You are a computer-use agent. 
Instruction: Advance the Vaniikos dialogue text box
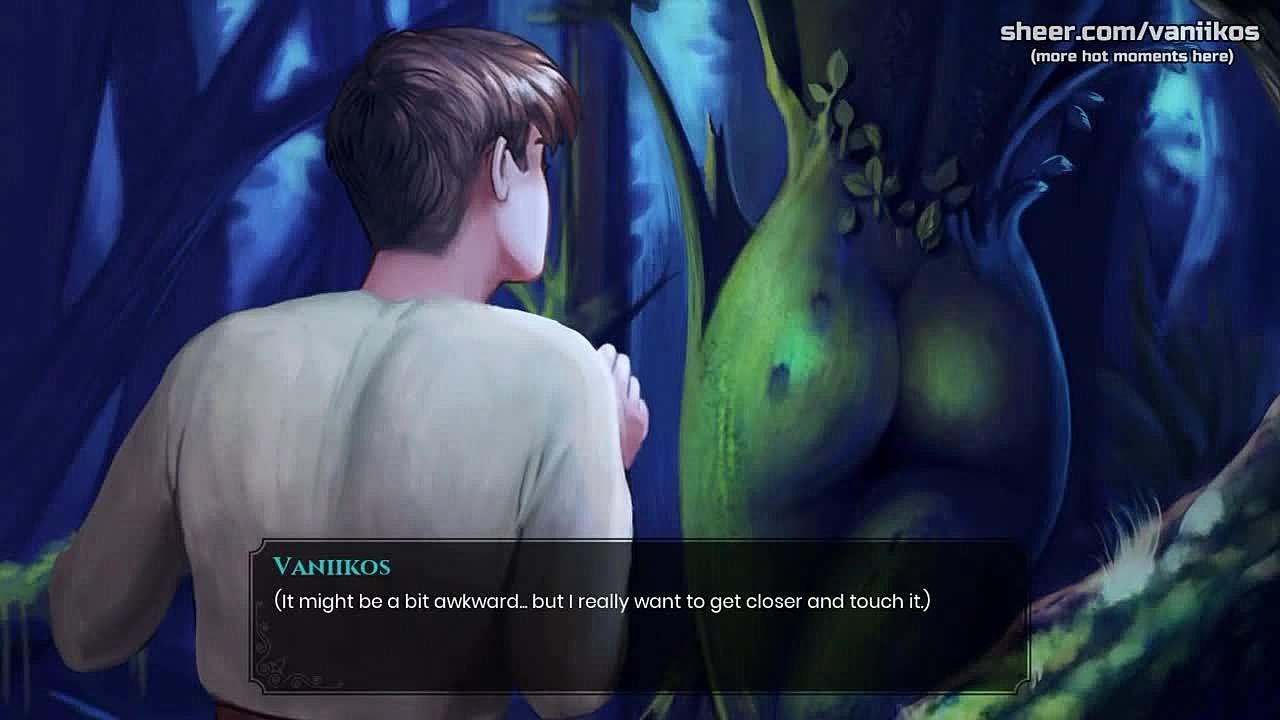(638, 616)
